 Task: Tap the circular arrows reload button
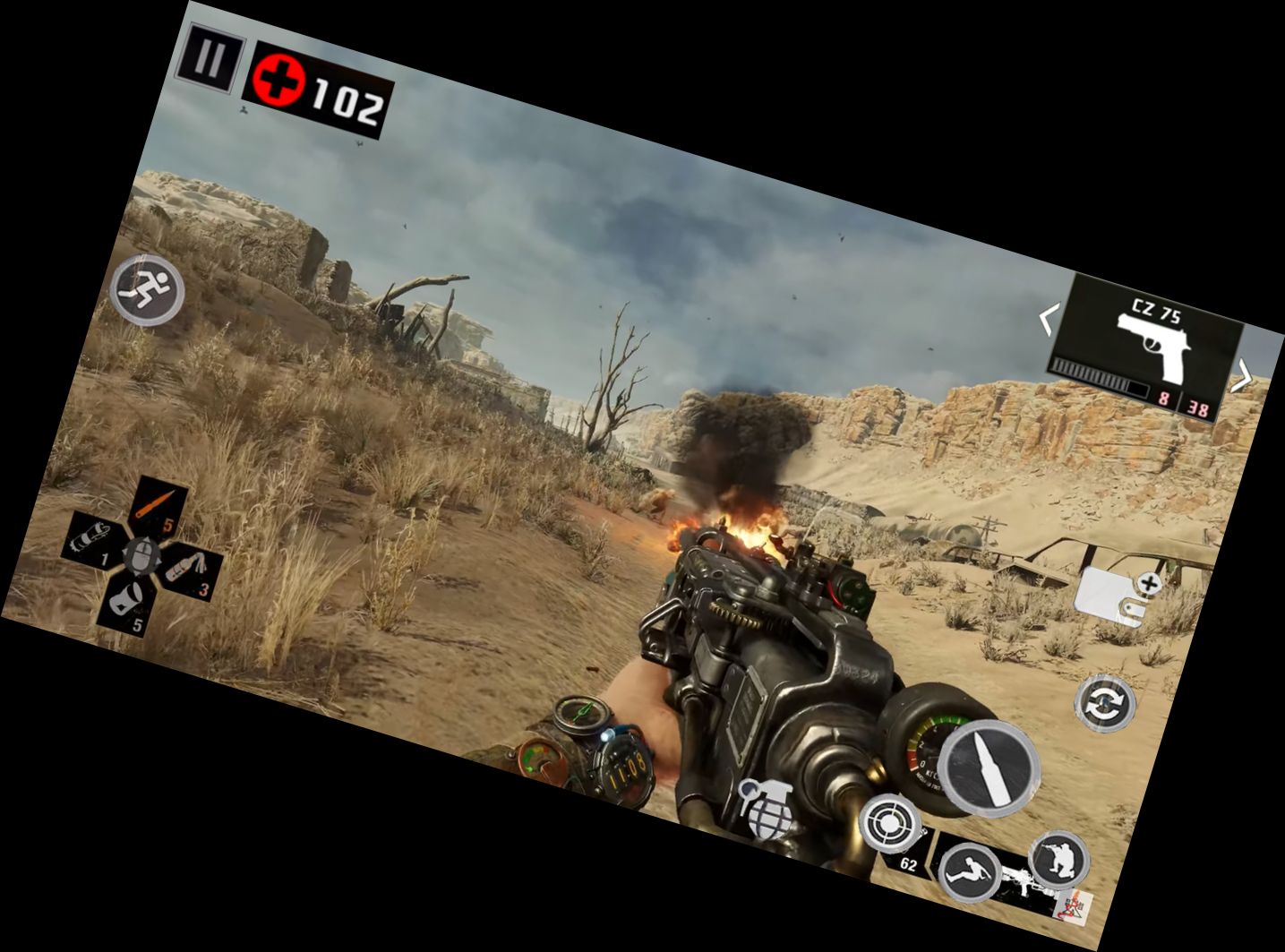coord(1104,703)
